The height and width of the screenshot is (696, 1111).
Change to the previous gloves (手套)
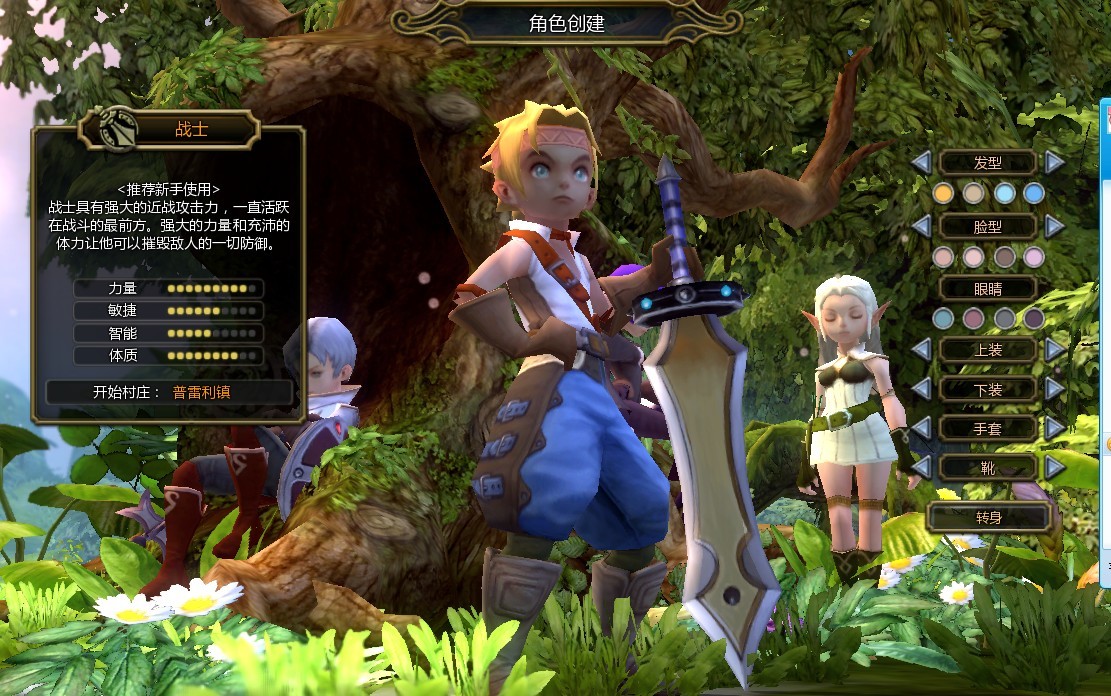coord(922,428)
